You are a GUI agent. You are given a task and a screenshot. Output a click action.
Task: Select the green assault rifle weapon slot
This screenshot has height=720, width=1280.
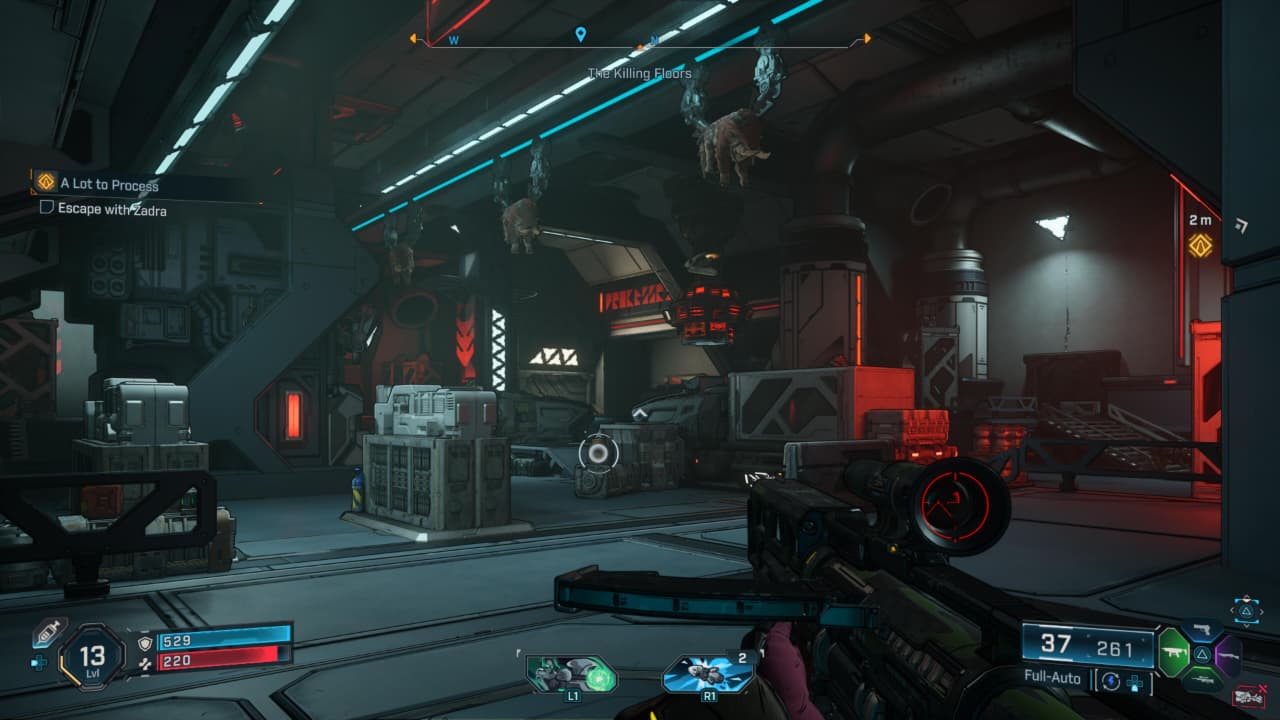pos(1173,654)
